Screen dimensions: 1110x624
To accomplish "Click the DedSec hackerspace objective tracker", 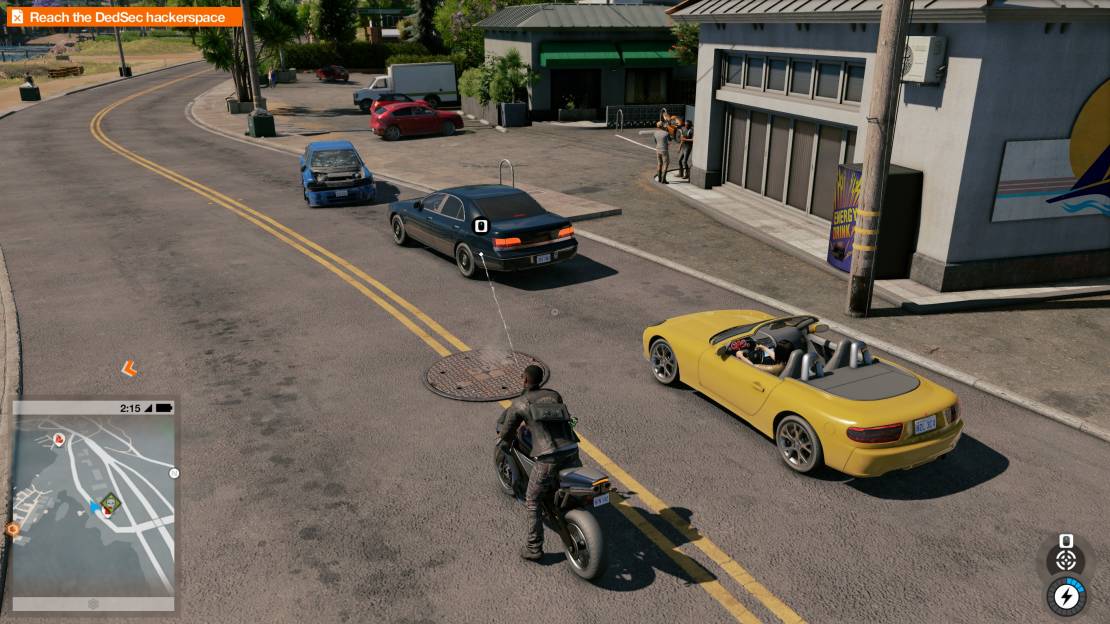I will pyautogui.click(x=125, y=16).
